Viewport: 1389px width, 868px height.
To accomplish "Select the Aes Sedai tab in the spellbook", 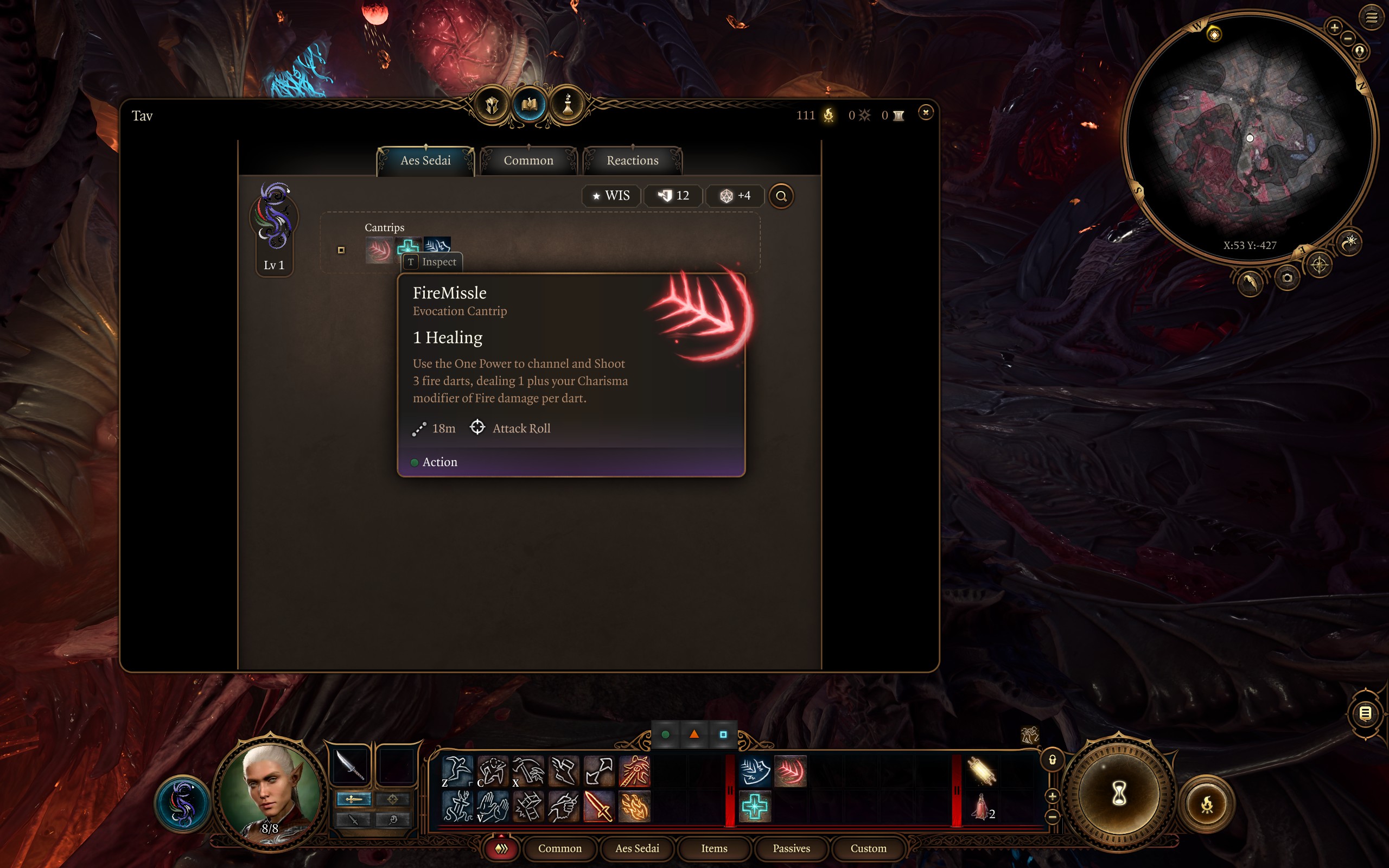I will tap(425, 161).
